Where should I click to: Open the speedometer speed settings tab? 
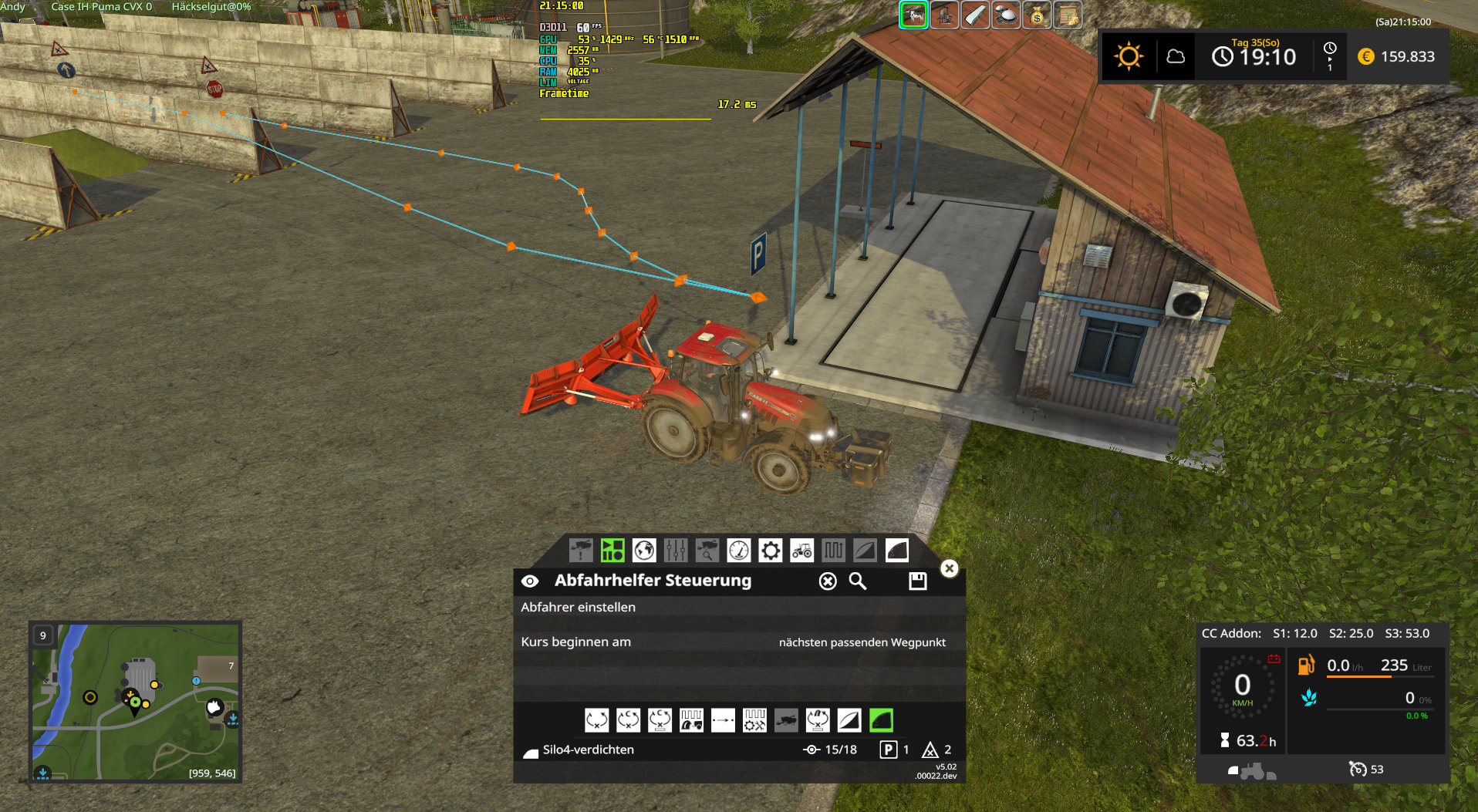click(x=738, y=551)
